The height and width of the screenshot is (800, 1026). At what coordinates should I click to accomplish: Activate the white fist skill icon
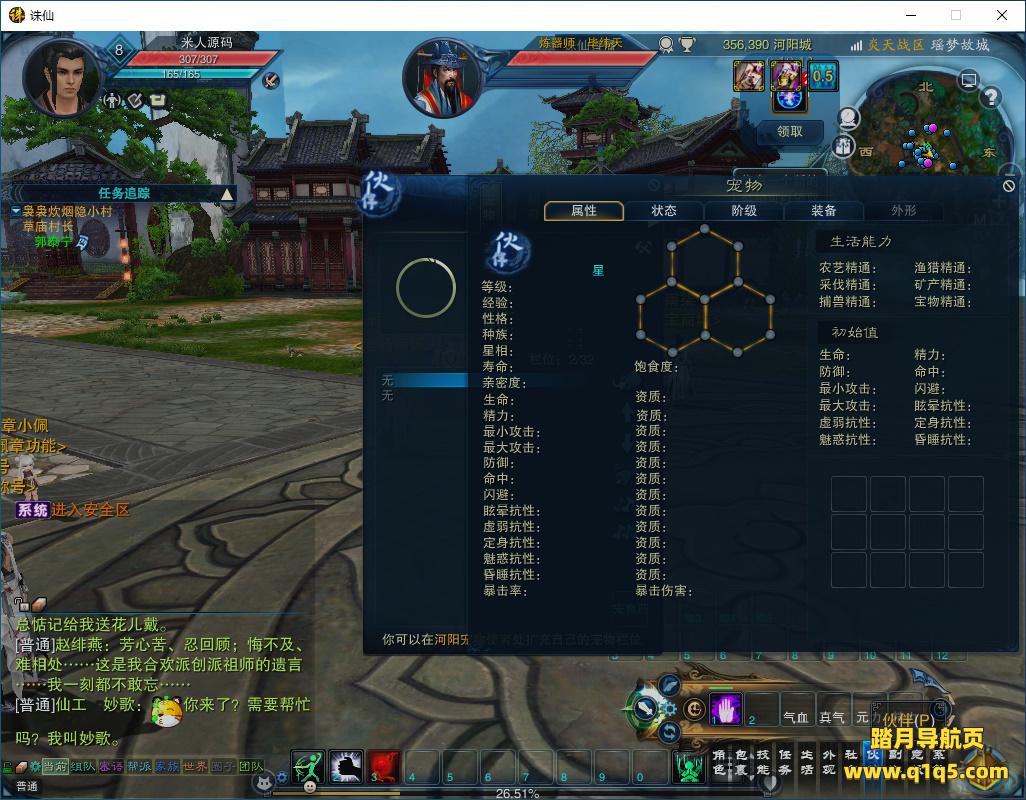[x=346, y=766]
